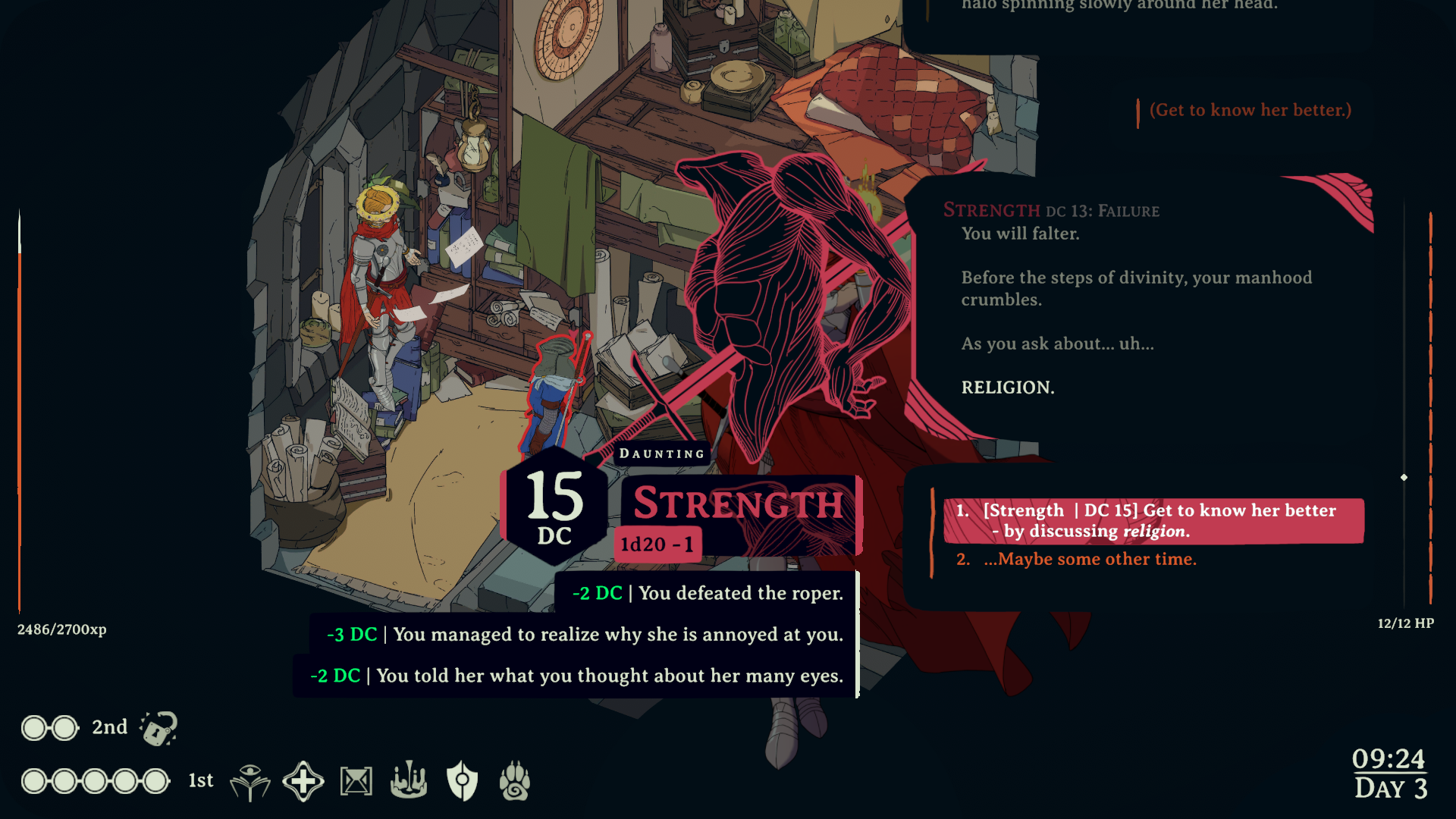The height and width of the screenshot is (819, 1456).
Task: Expand the '-2 DC You defeated the roper' modifier
Action: point(707,594)
